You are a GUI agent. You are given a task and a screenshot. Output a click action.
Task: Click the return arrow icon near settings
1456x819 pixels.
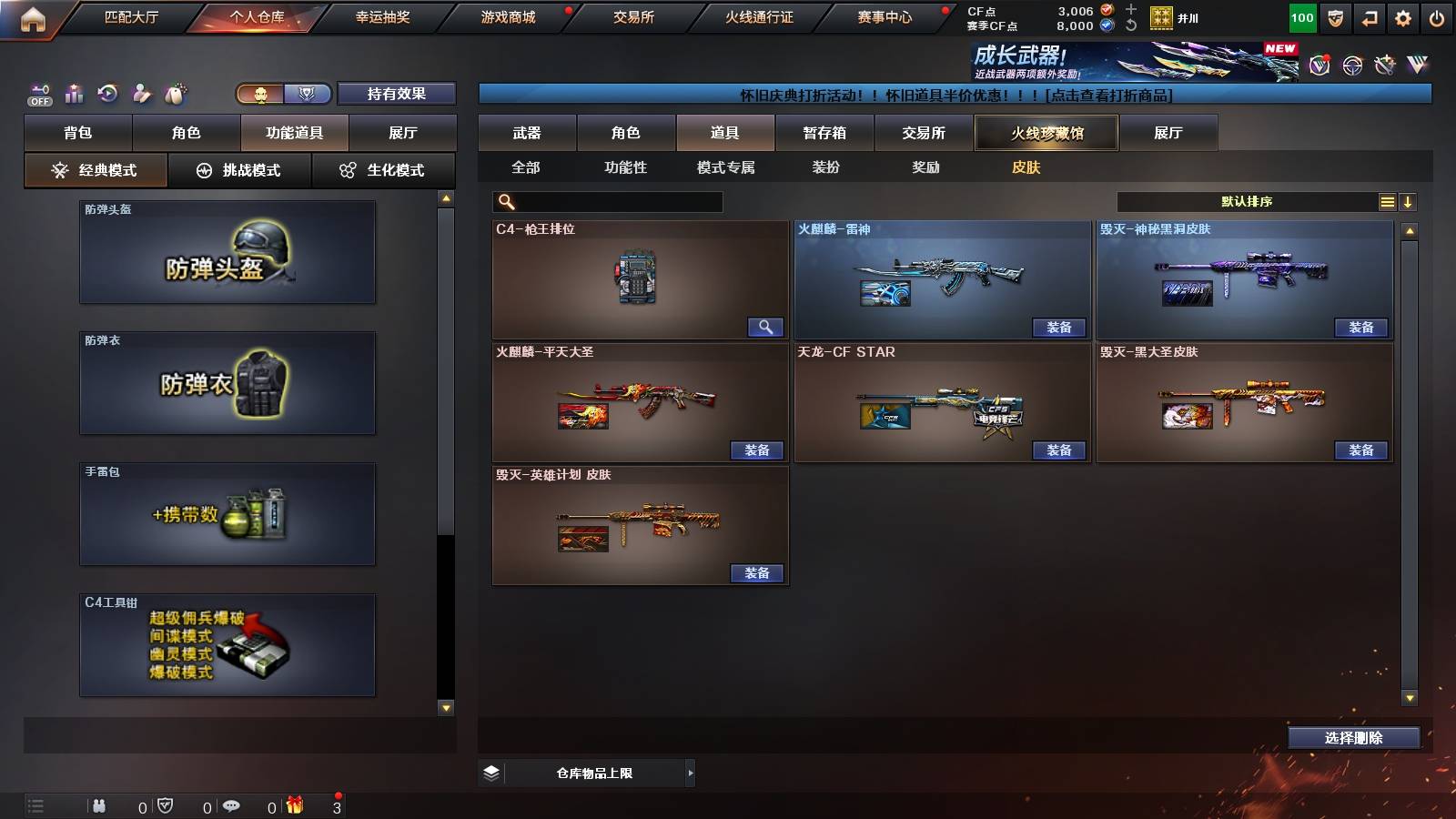pyautogui.click(x=1368, y=16)
